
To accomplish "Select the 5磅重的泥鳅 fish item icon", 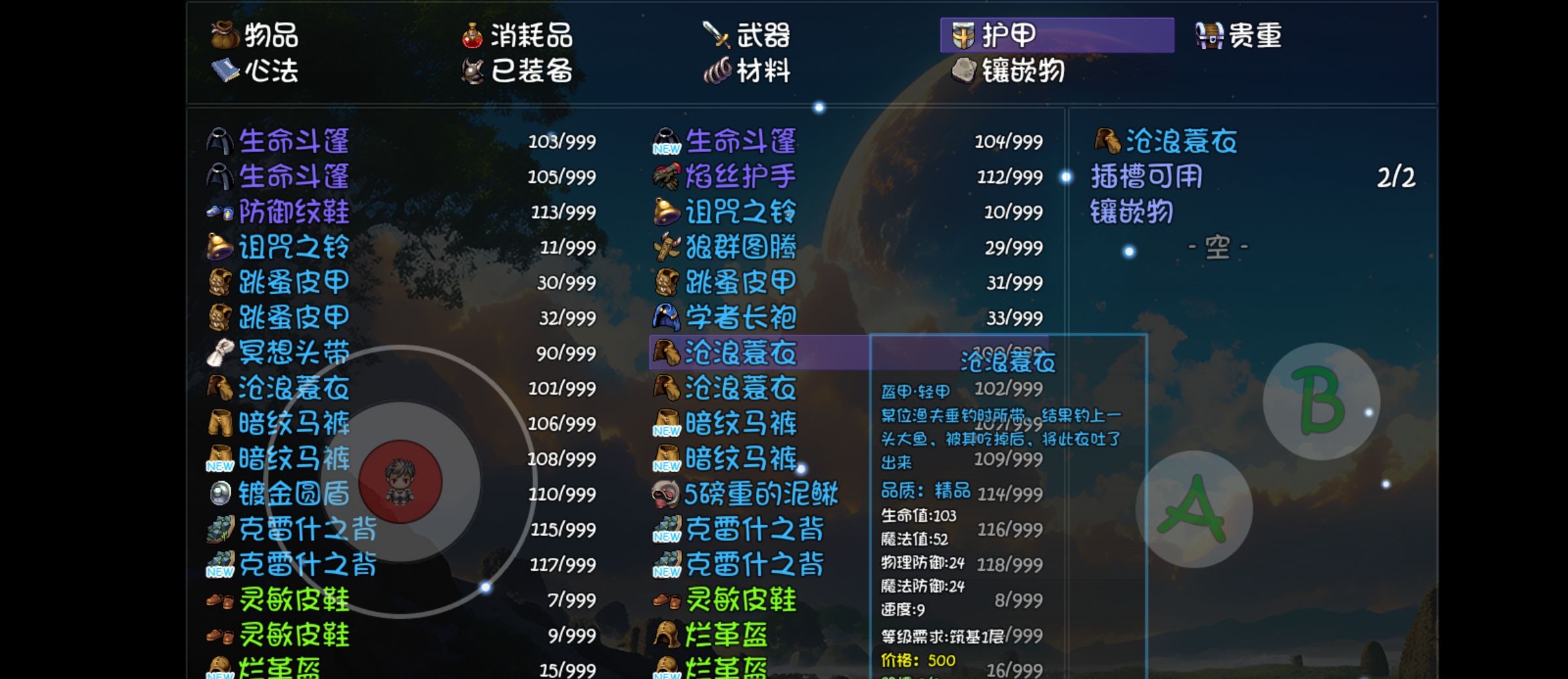I will click(665, 494).
